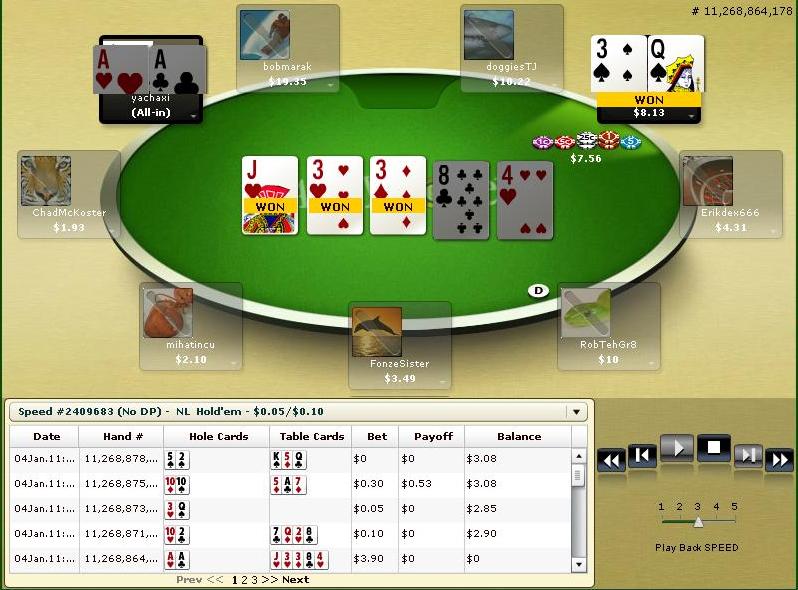Step forward to the next action
This screenshot has height=590, width=798.
point(748,456)
